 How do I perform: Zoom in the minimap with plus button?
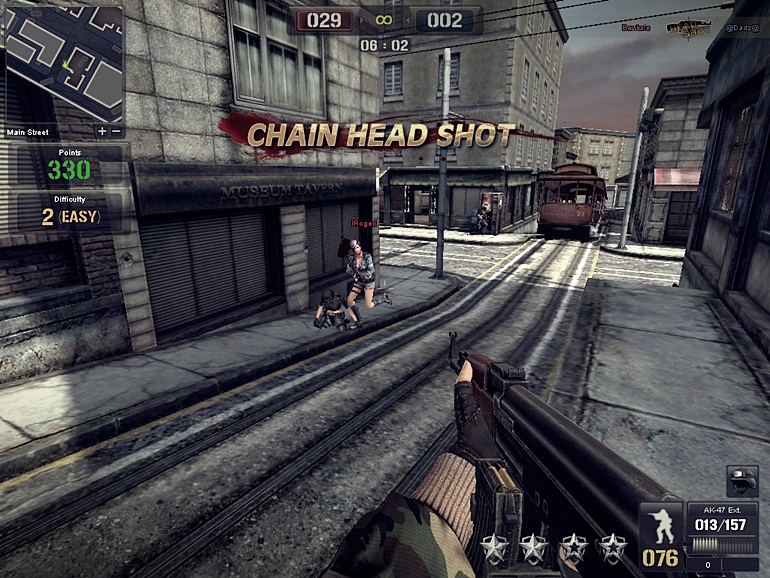pyautogui.click(x=103, y=131)
